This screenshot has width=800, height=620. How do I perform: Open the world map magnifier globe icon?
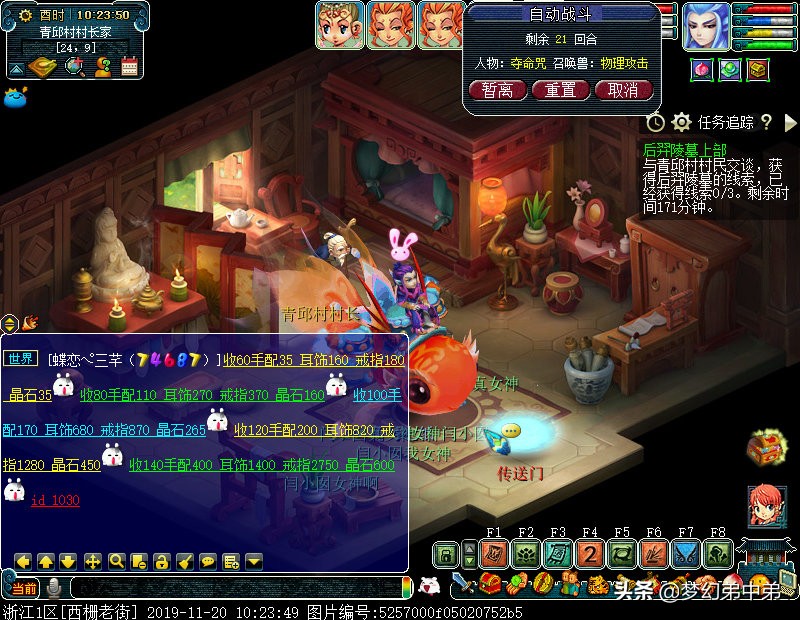(x=75, y=67)
